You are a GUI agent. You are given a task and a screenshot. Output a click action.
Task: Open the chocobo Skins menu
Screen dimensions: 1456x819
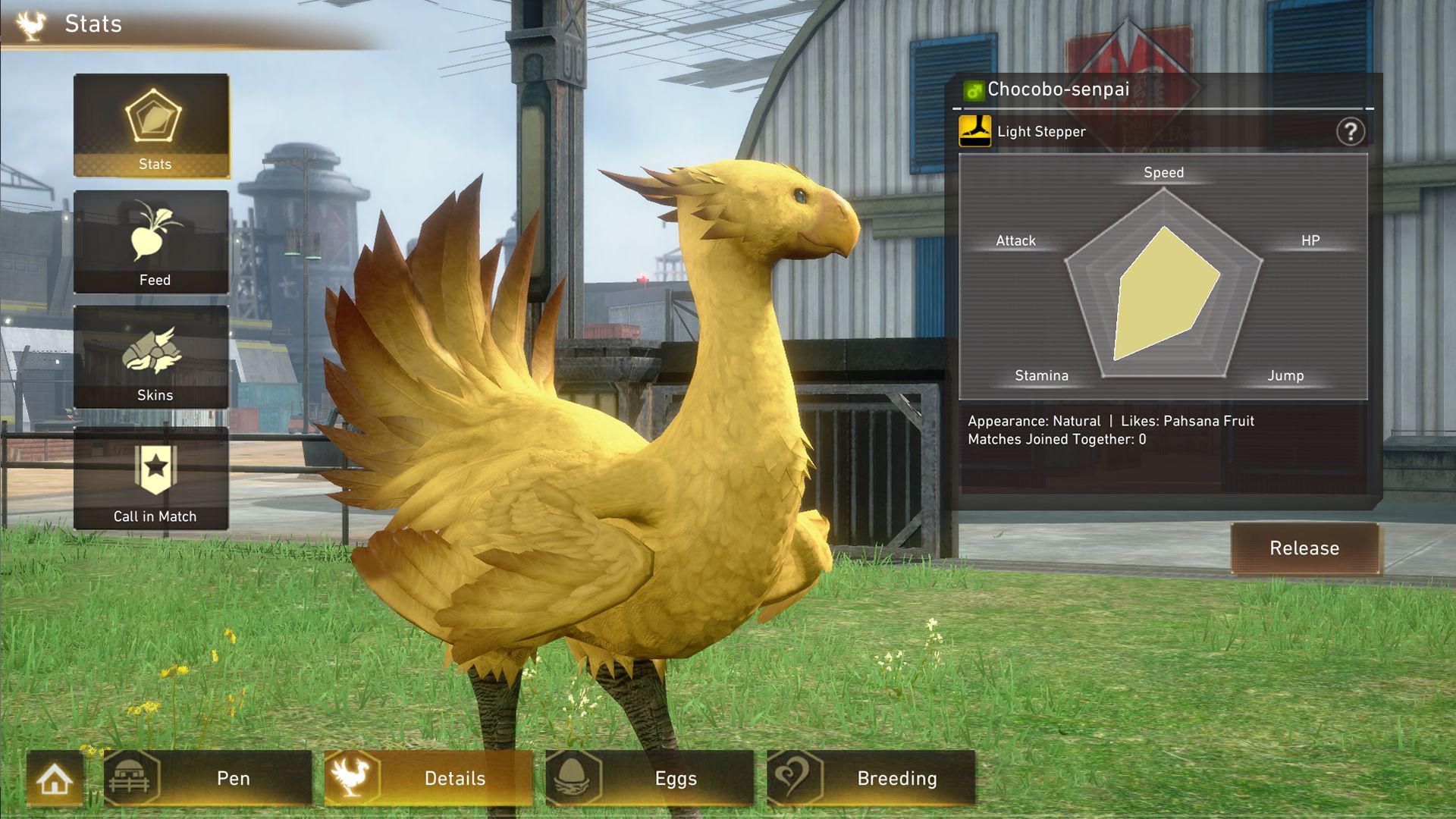click(152, 357)
